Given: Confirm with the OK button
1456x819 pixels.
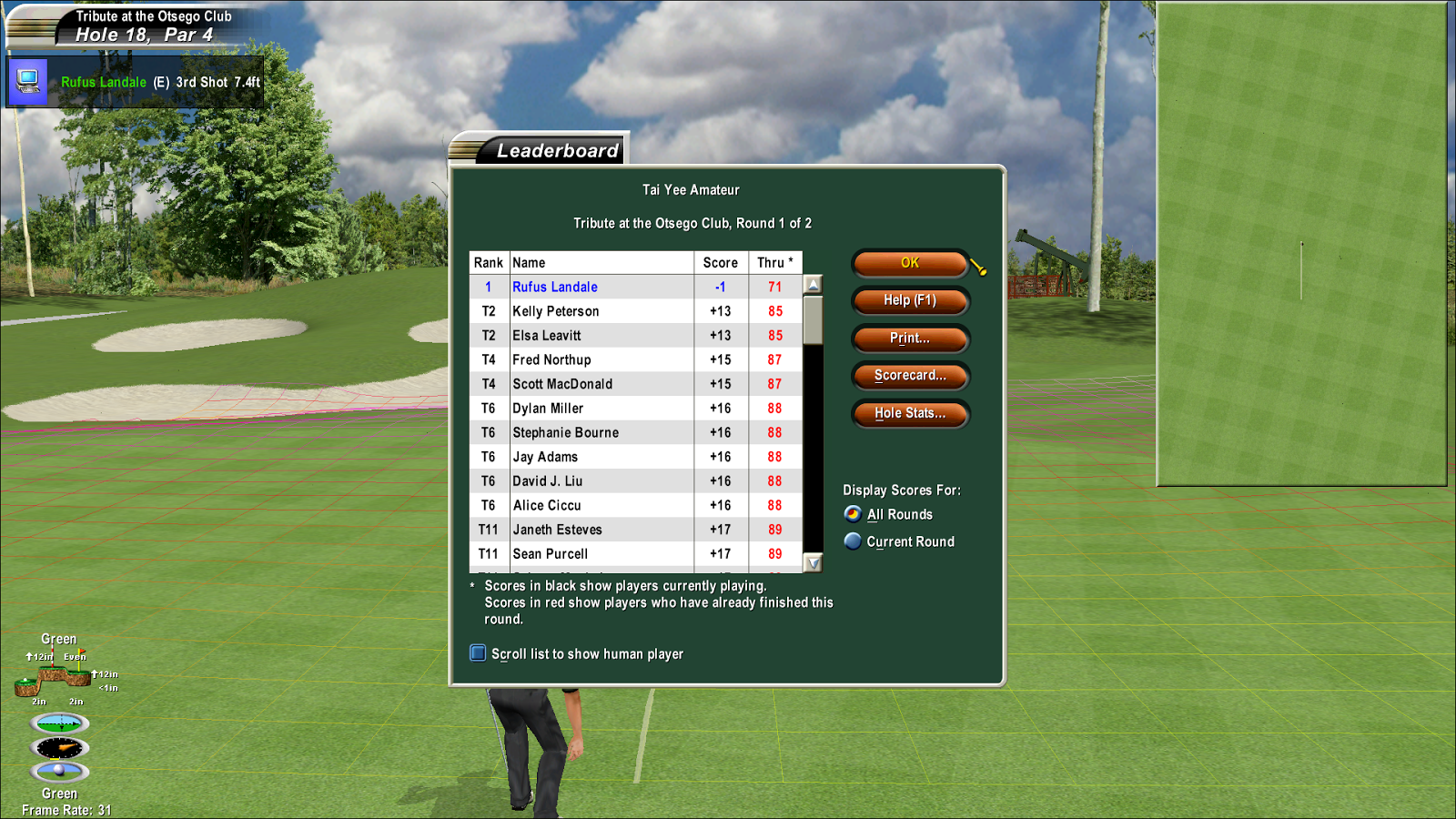Looking at the screenshot, I should [909, 263].
